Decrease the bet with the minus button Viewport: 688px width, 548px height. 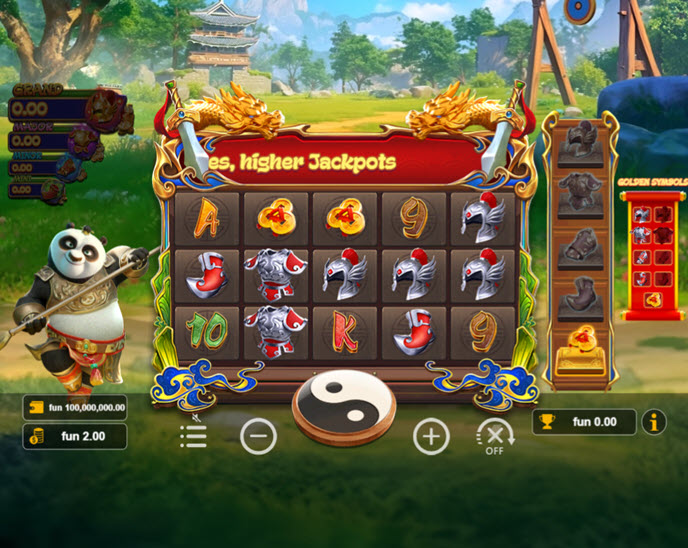(258, 436)
